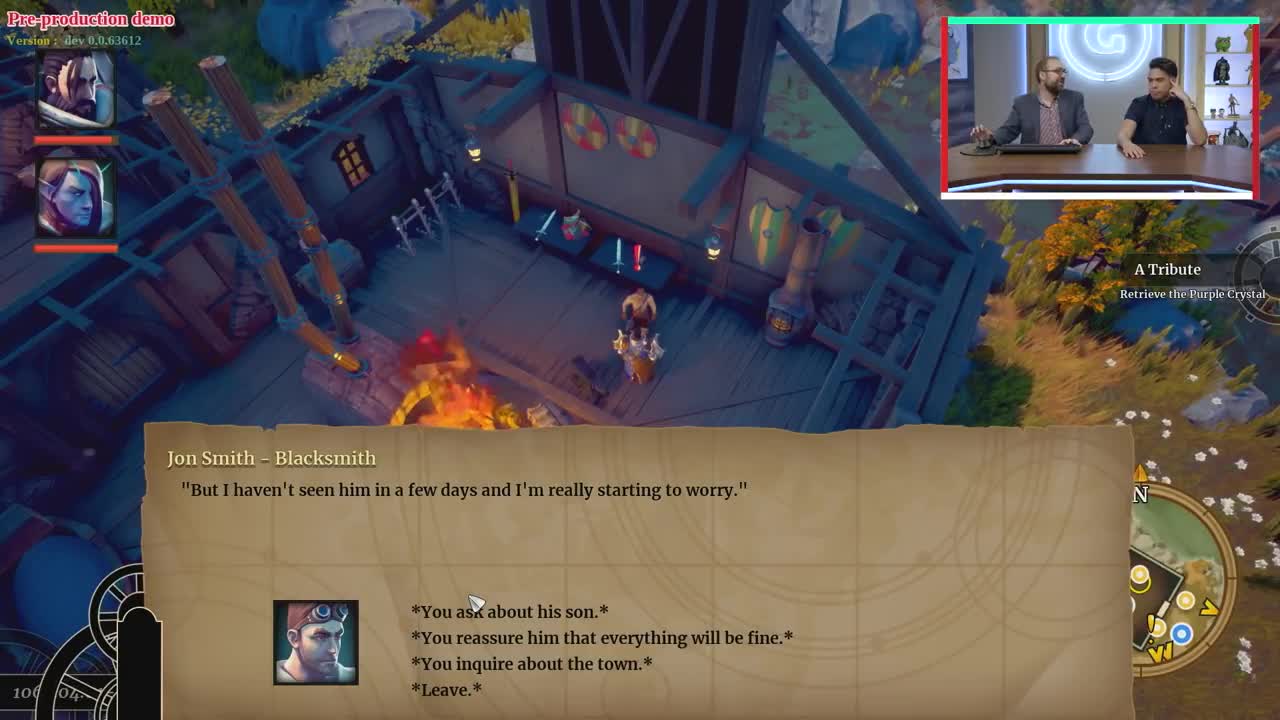This screenshot has width=1280, height=720.
Task: Open the A Tribute quest tracker entry
Action: (x=1168, y=269)
